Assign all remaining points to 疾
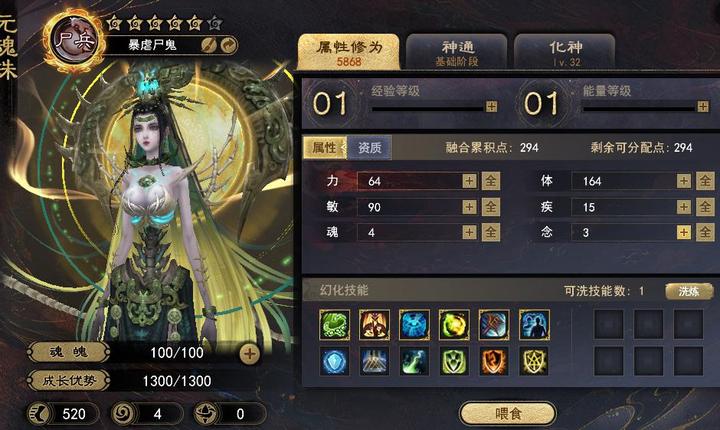720x430 pixels. [x=705, y=207]
